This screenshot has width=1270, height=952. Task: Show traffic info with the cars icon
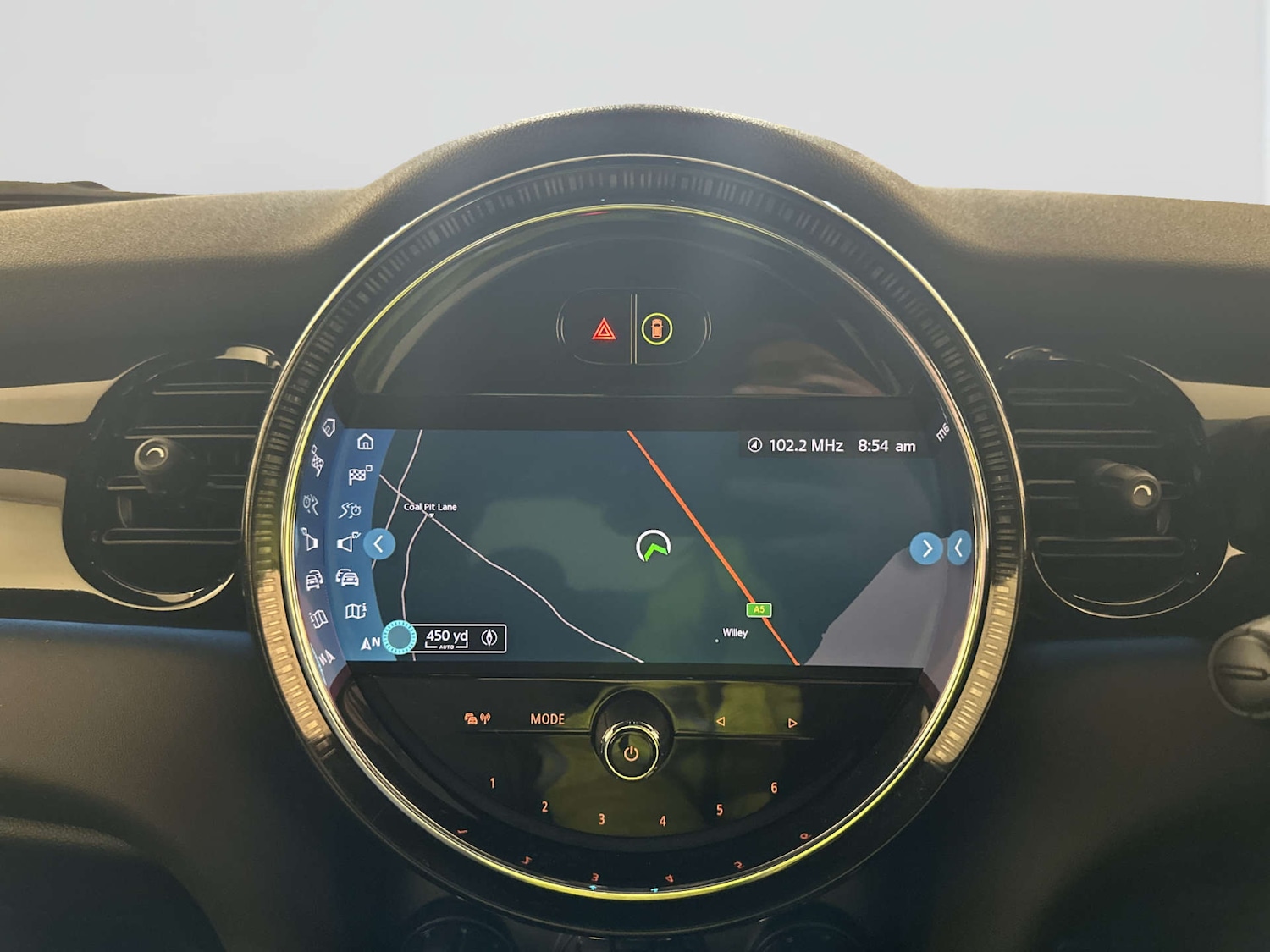(x=347, y=578)
